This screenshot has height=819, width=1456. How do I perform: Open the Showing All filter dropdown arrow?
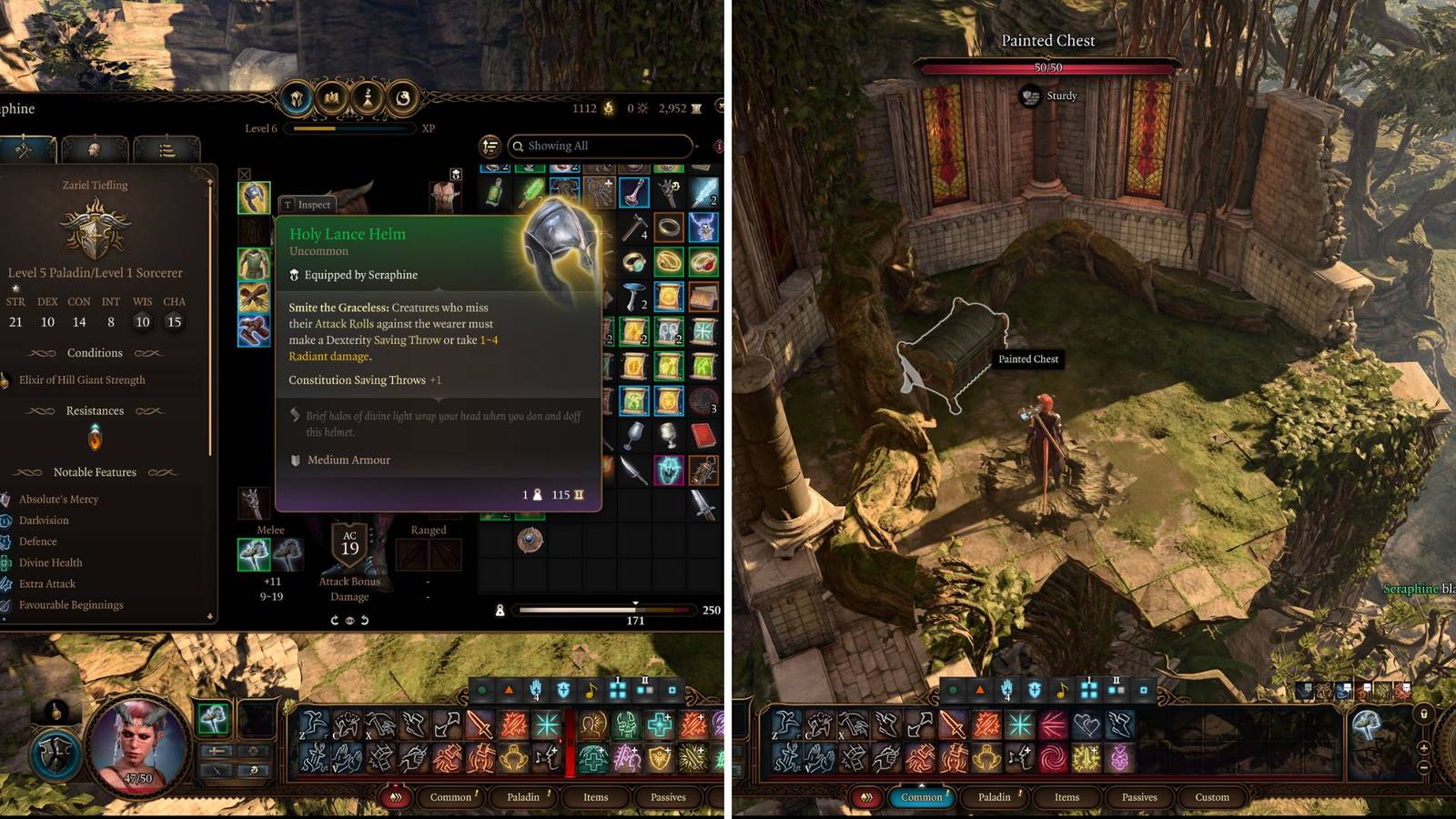point(696,146)
